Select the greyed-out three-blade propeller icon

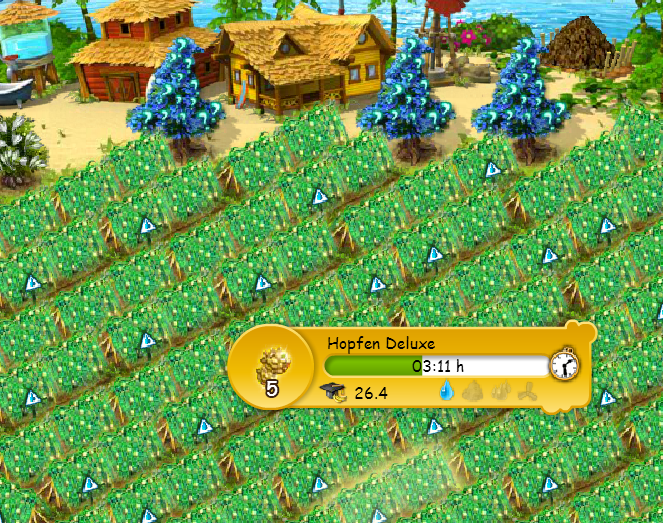(528, 393)
